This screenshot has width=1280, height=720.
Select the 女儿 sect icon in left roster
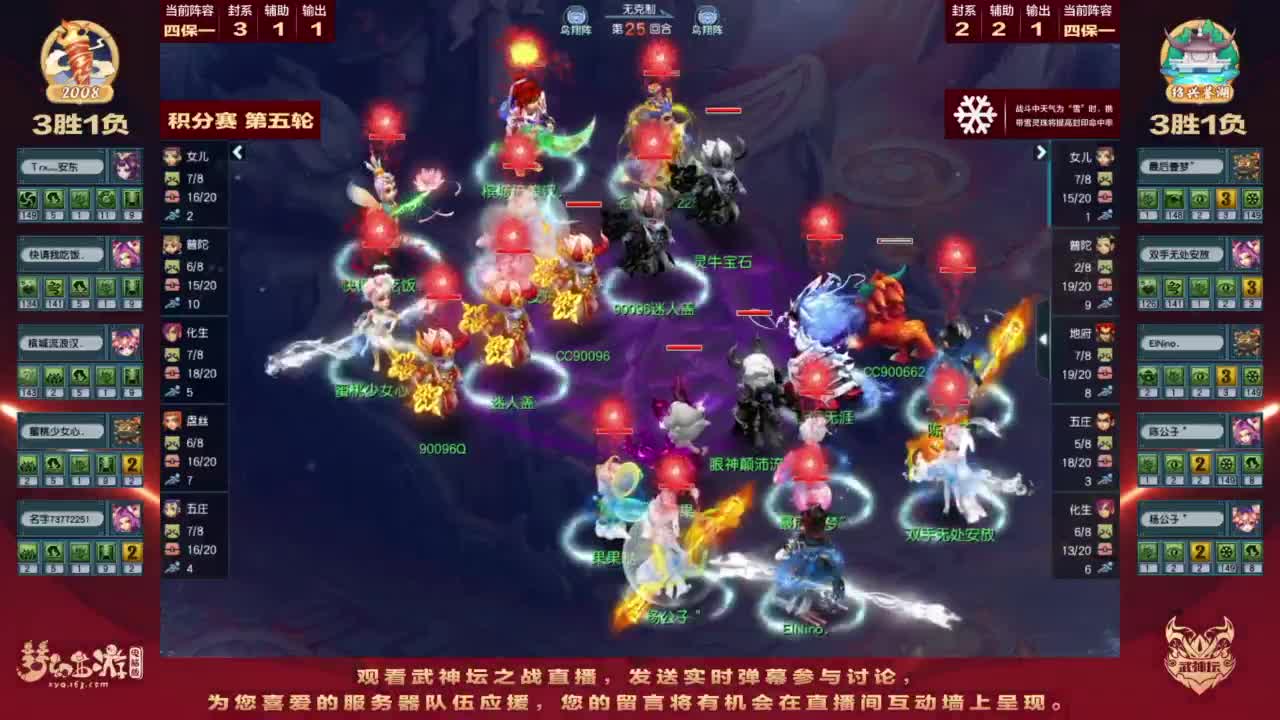click(x=170, y=159)
